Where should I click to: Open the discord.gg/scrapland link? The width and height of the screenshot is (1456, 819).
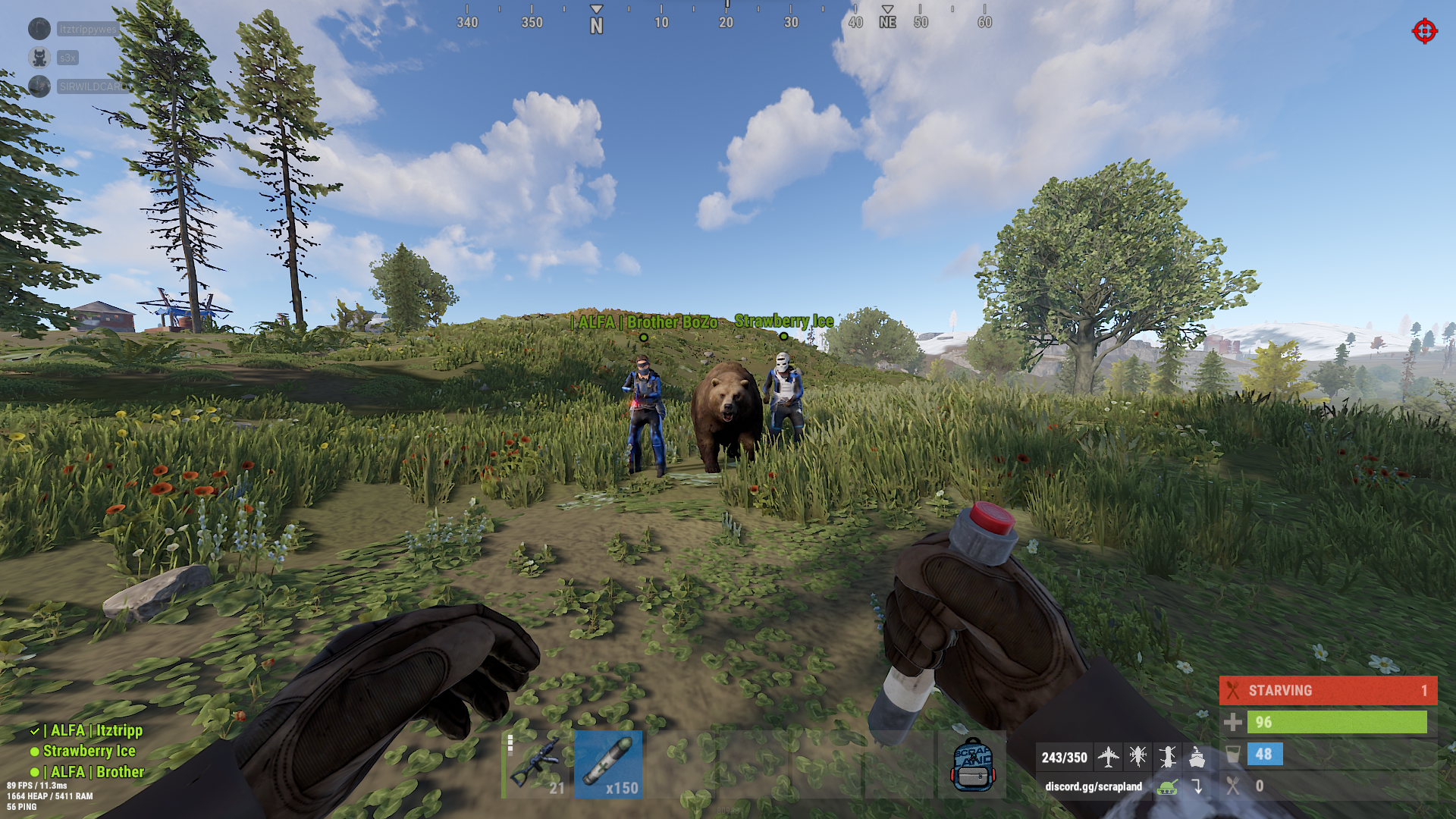point(1093,786)
